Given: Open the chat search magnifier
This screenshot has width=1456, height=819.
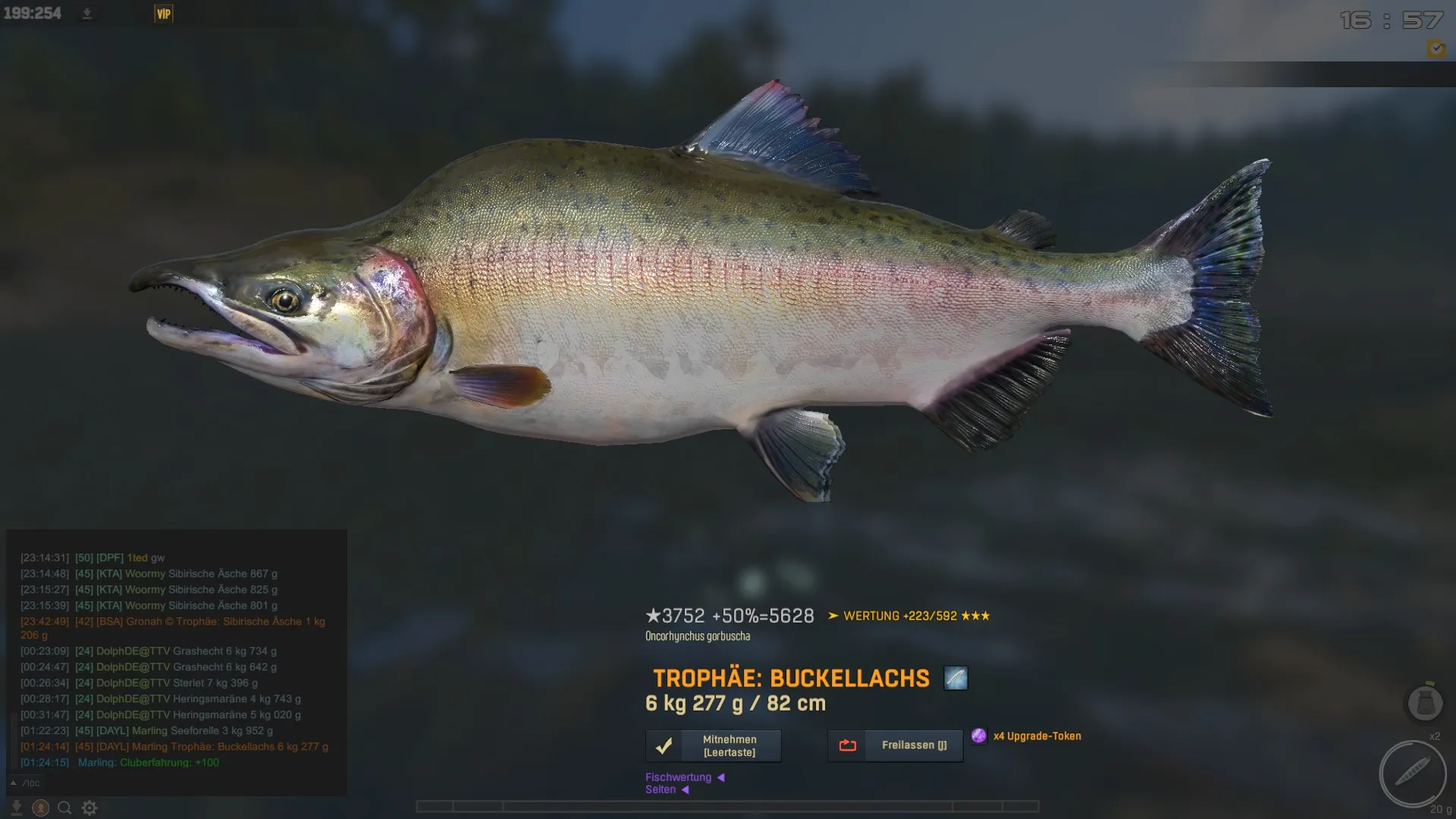Looking at the screenshot, I should pyautogui.click(x=64, y=808).
